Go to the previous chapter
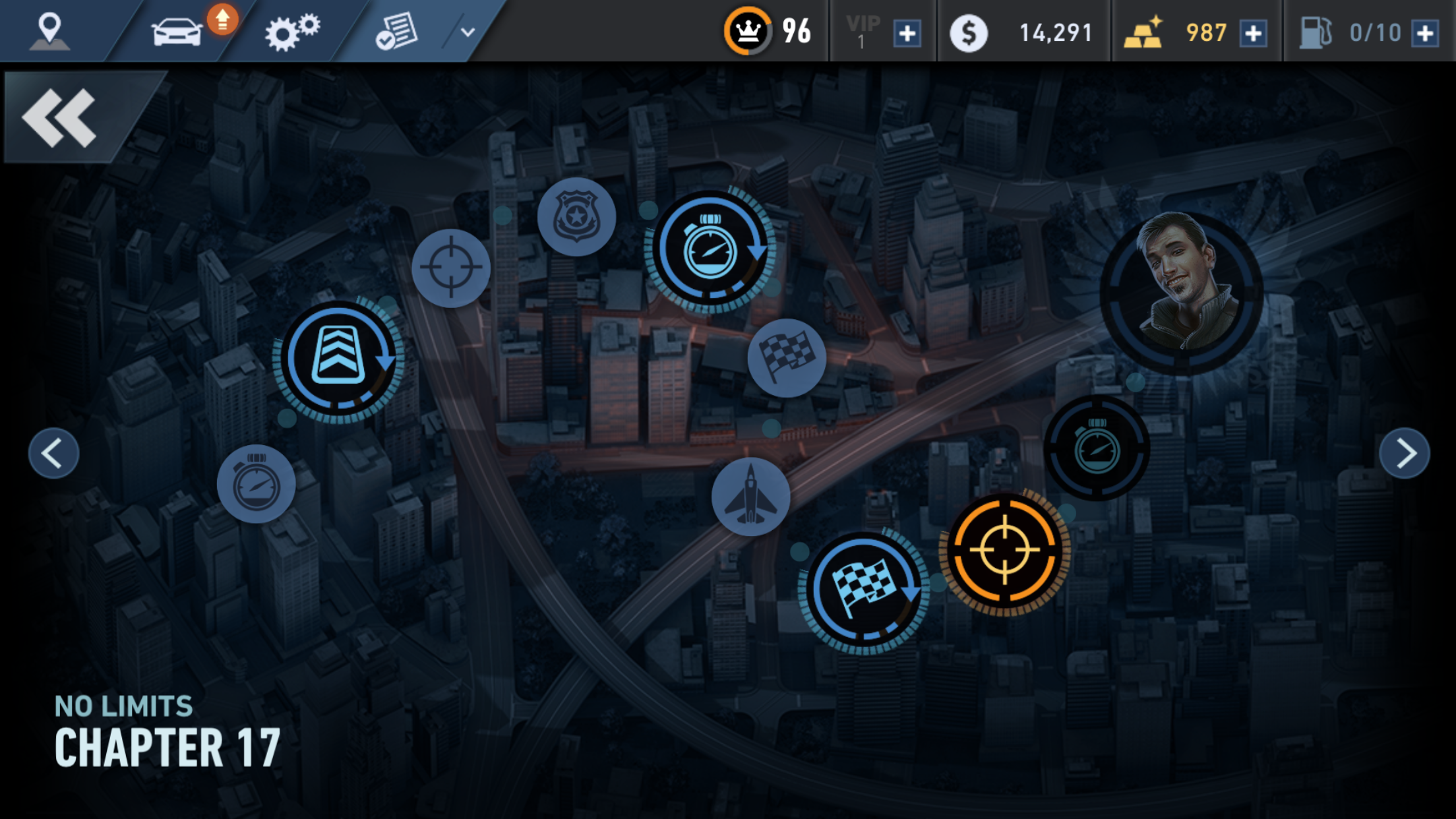This screenshot has width=1456, height=819. click(x=53, y=453)
